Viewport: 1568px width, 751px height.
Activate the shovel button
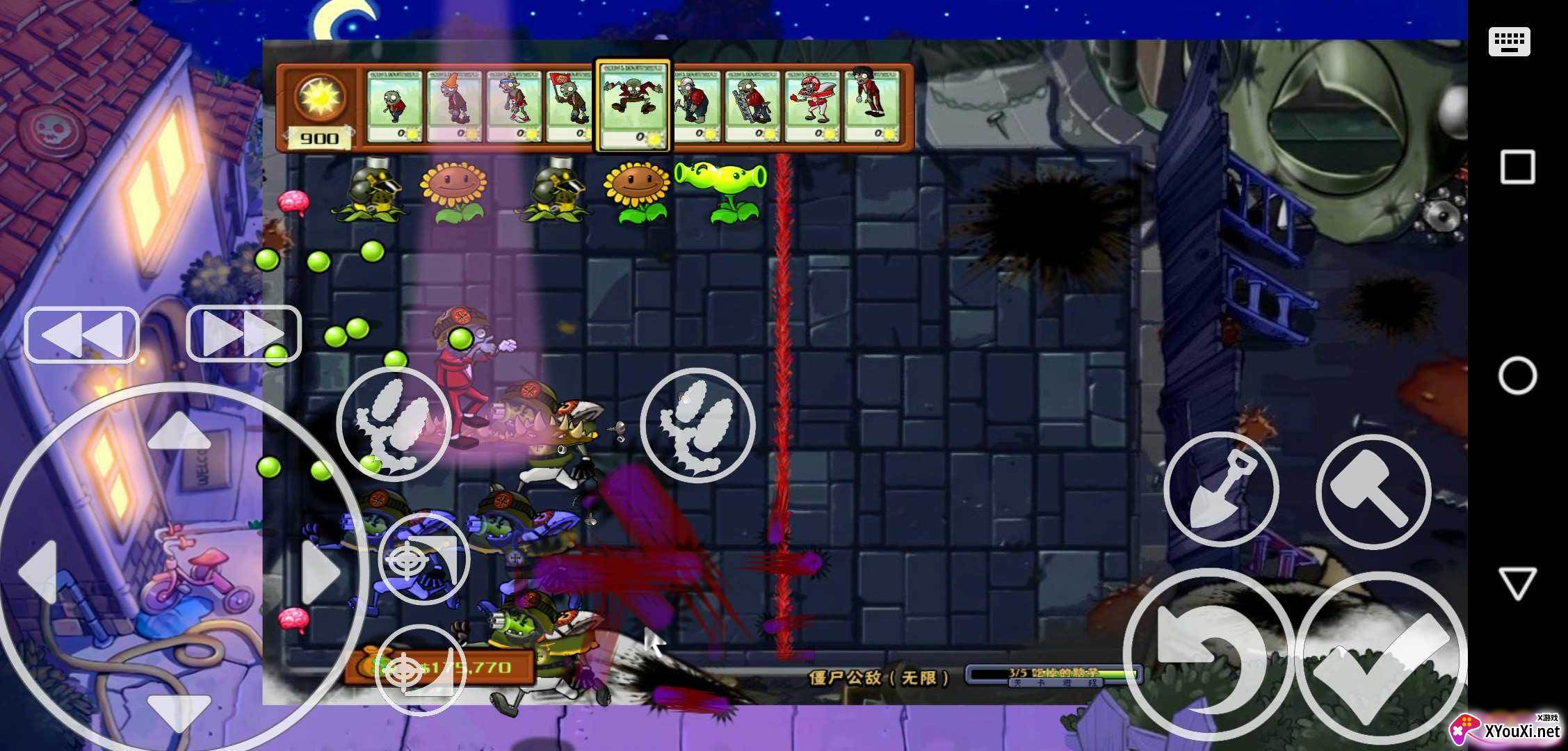pyautogui.click(x=1221, y=490)
